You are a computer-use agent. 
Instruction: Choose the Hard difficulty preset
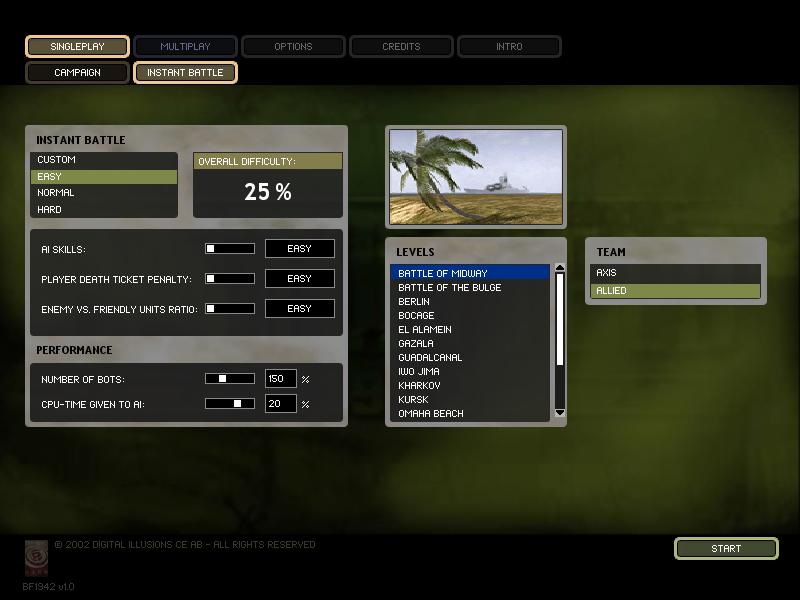point(104,210)
